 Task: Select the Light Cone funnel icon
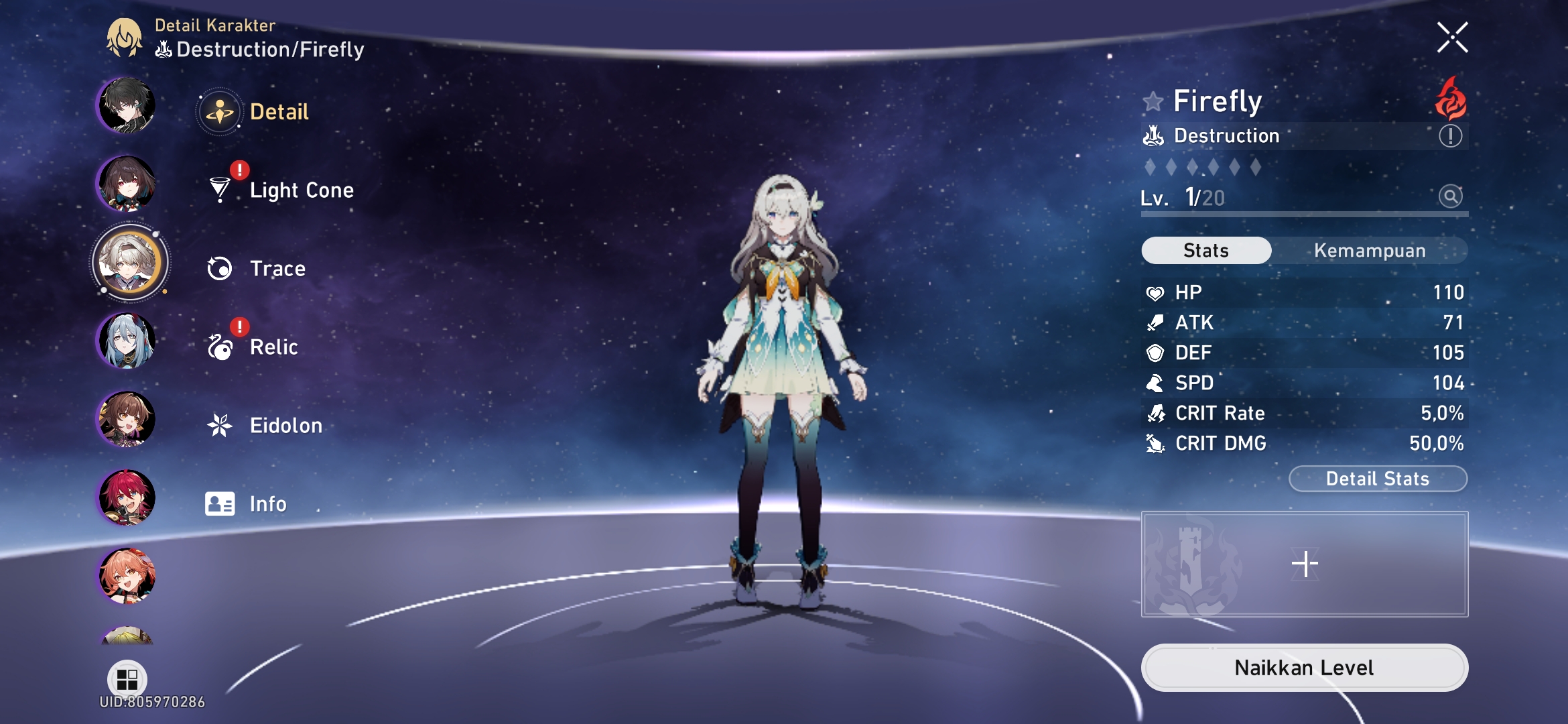pos(219,190)
